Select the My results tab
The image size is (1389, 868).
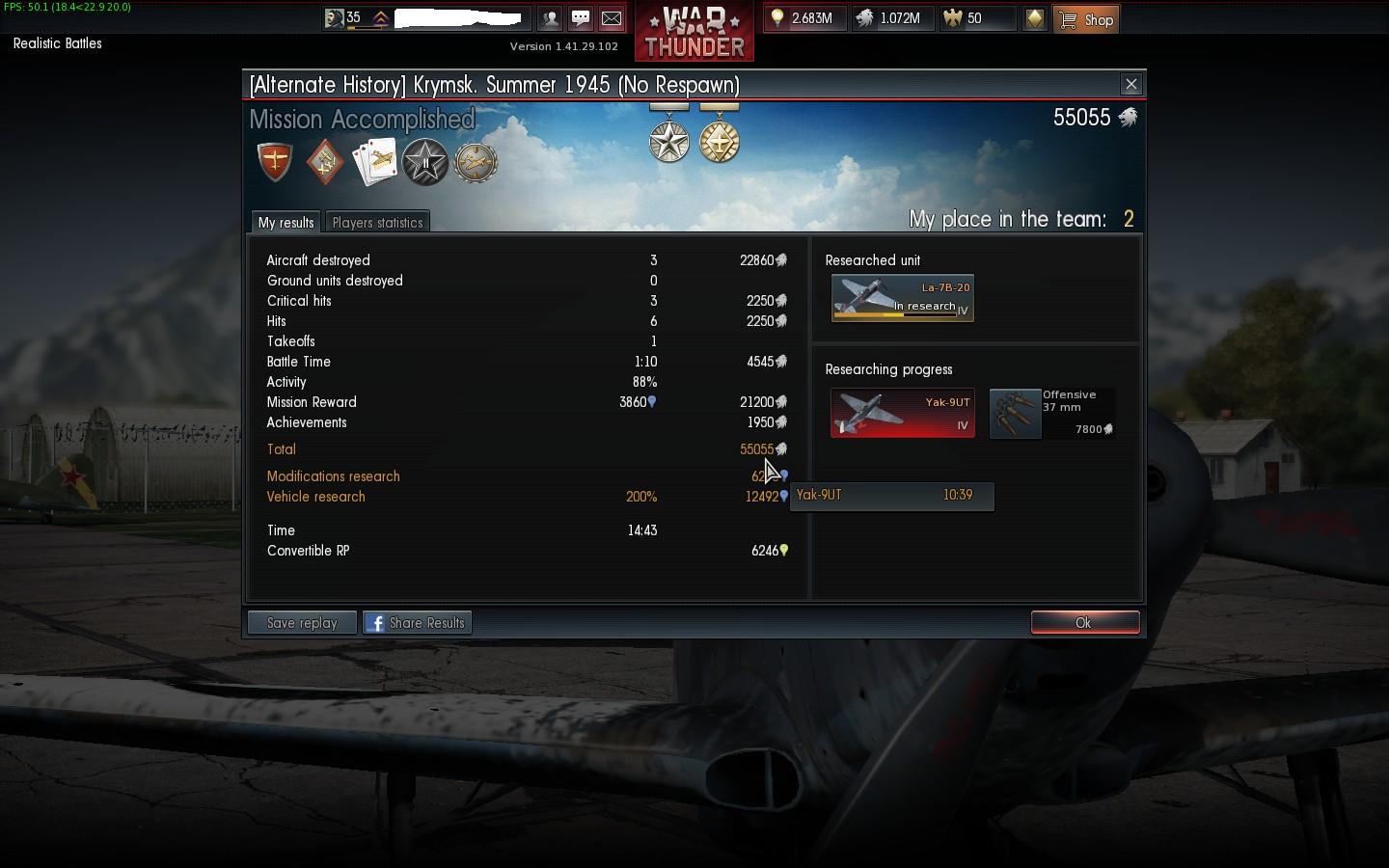286,223
